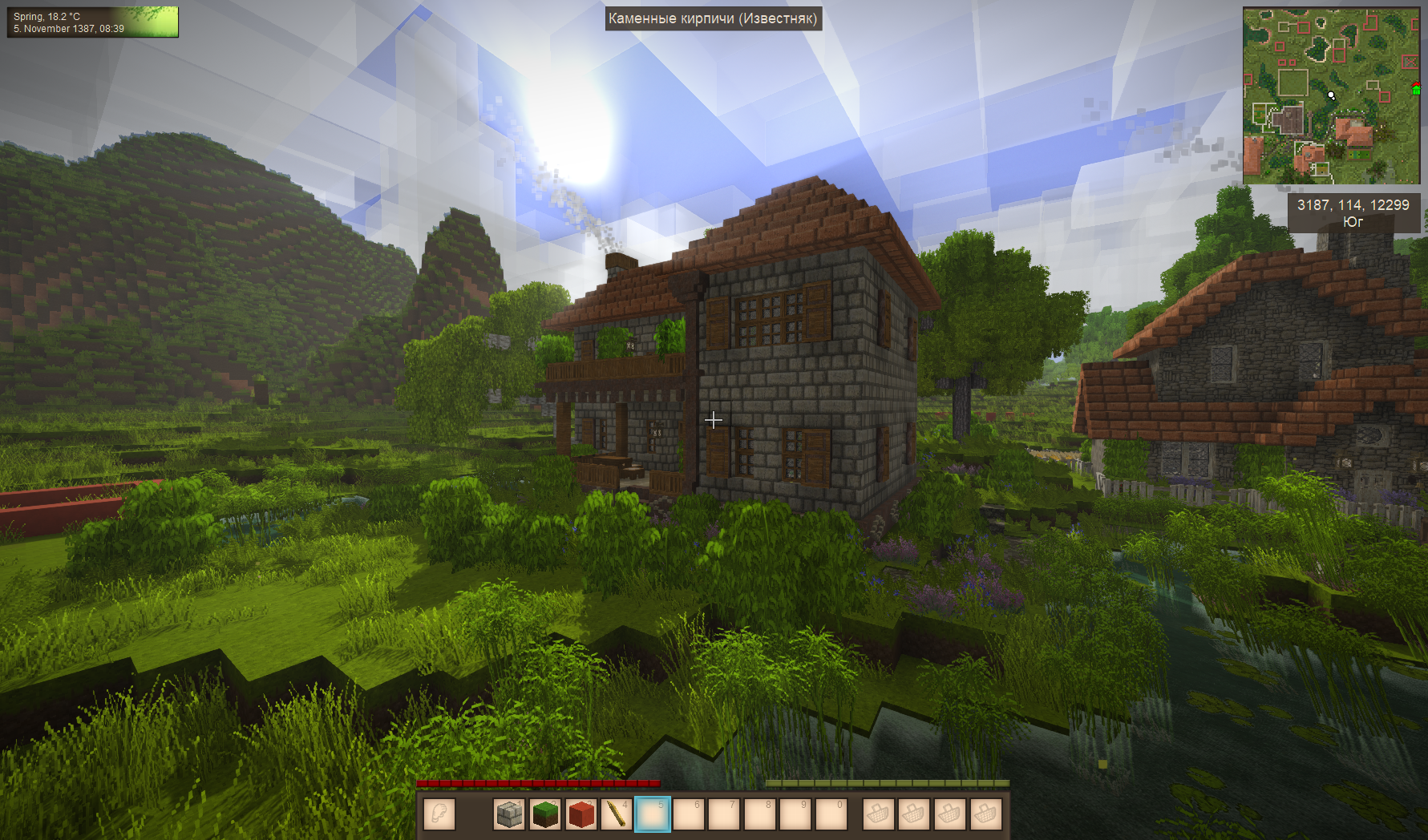
Task: Click the highlighted hotbar slot 5
Action: (x=652, y=814)
